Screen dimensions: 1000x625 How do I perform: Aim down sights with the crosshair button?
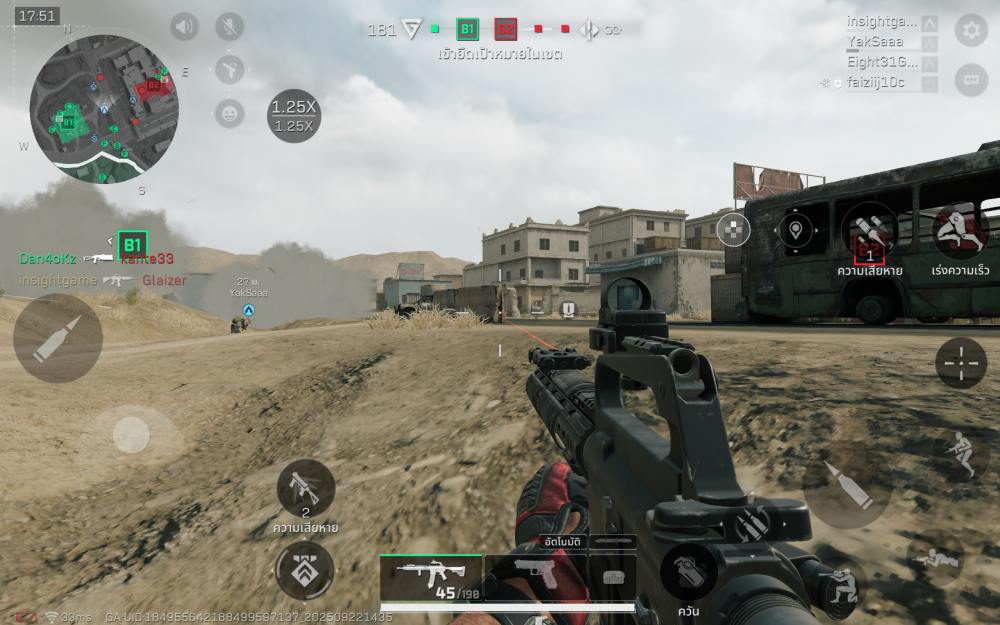(961, 362)
